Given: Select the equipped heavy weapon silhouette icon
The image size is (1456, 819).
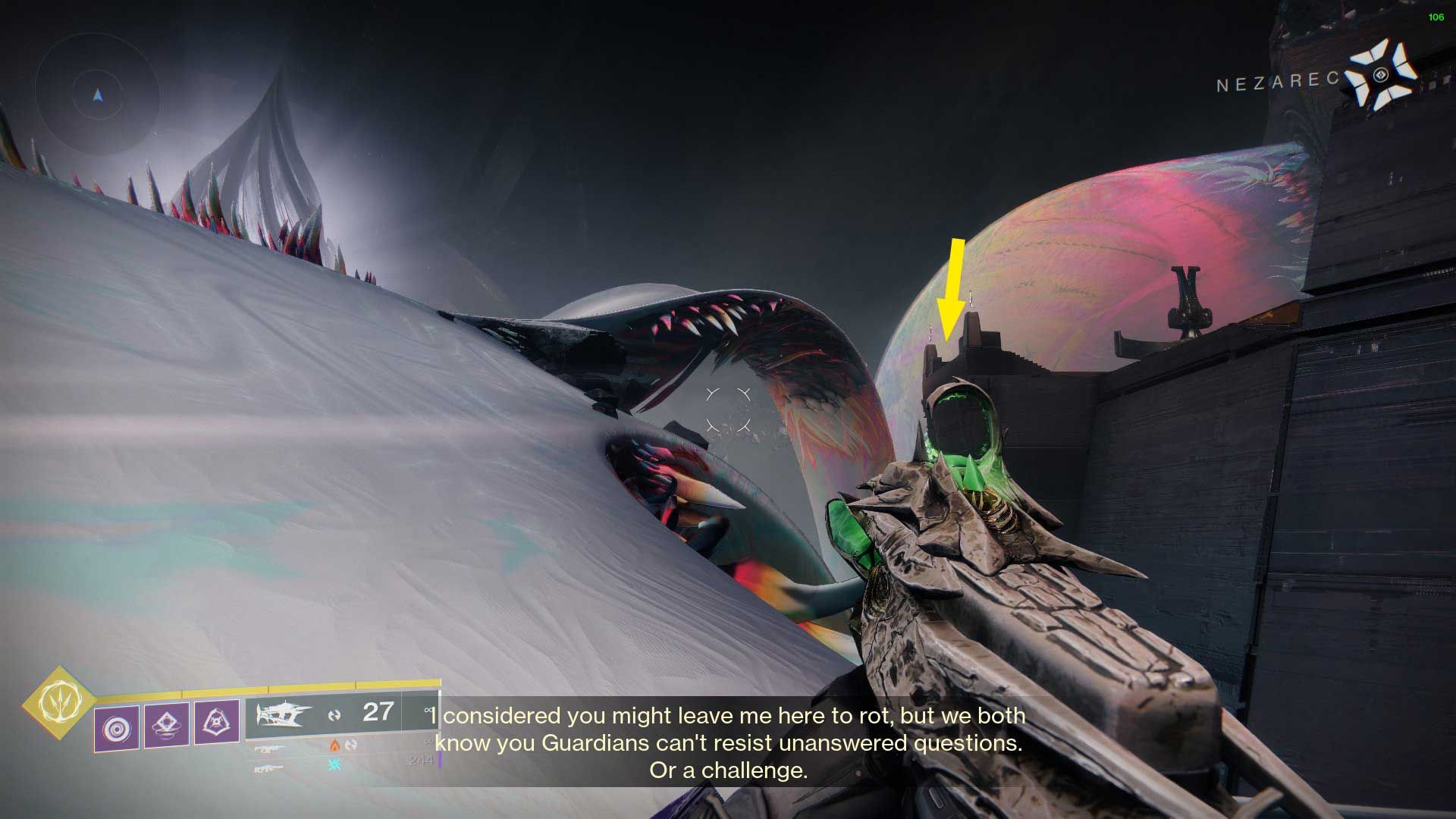Looking at the screenshot, I should 281,714.
